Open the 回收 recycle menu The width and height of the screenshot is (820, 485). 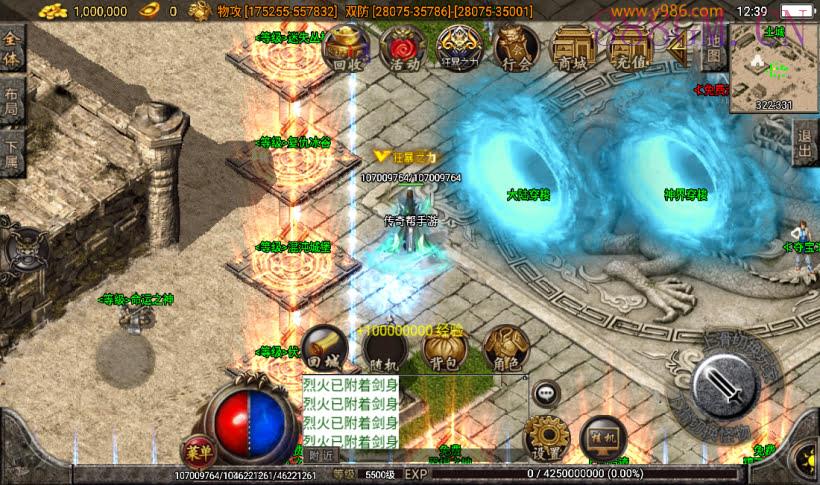pyautogui.click(x=346, y=47)
